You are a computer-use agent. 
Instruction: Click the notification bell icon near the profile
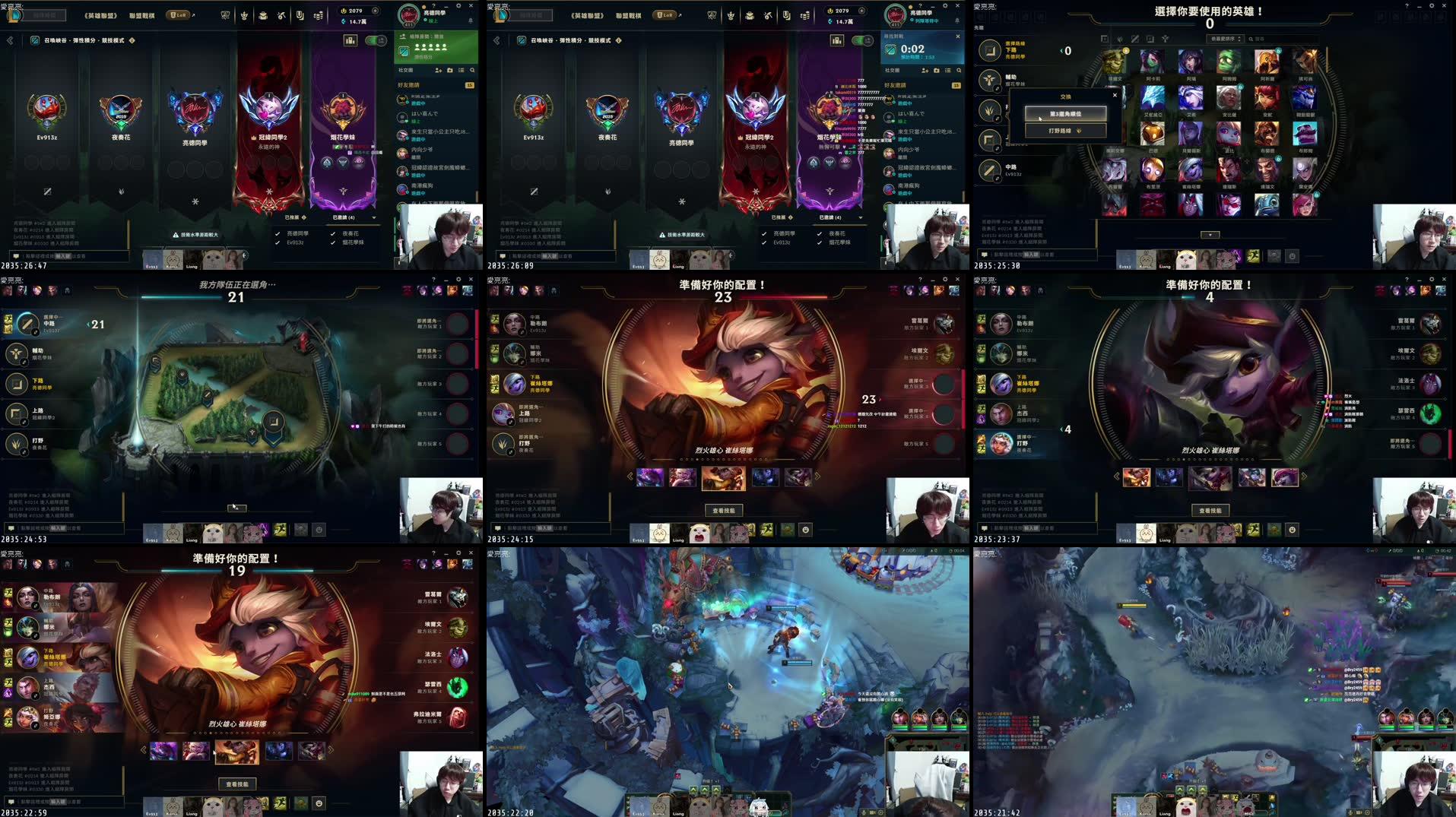[x=471, y=21]
